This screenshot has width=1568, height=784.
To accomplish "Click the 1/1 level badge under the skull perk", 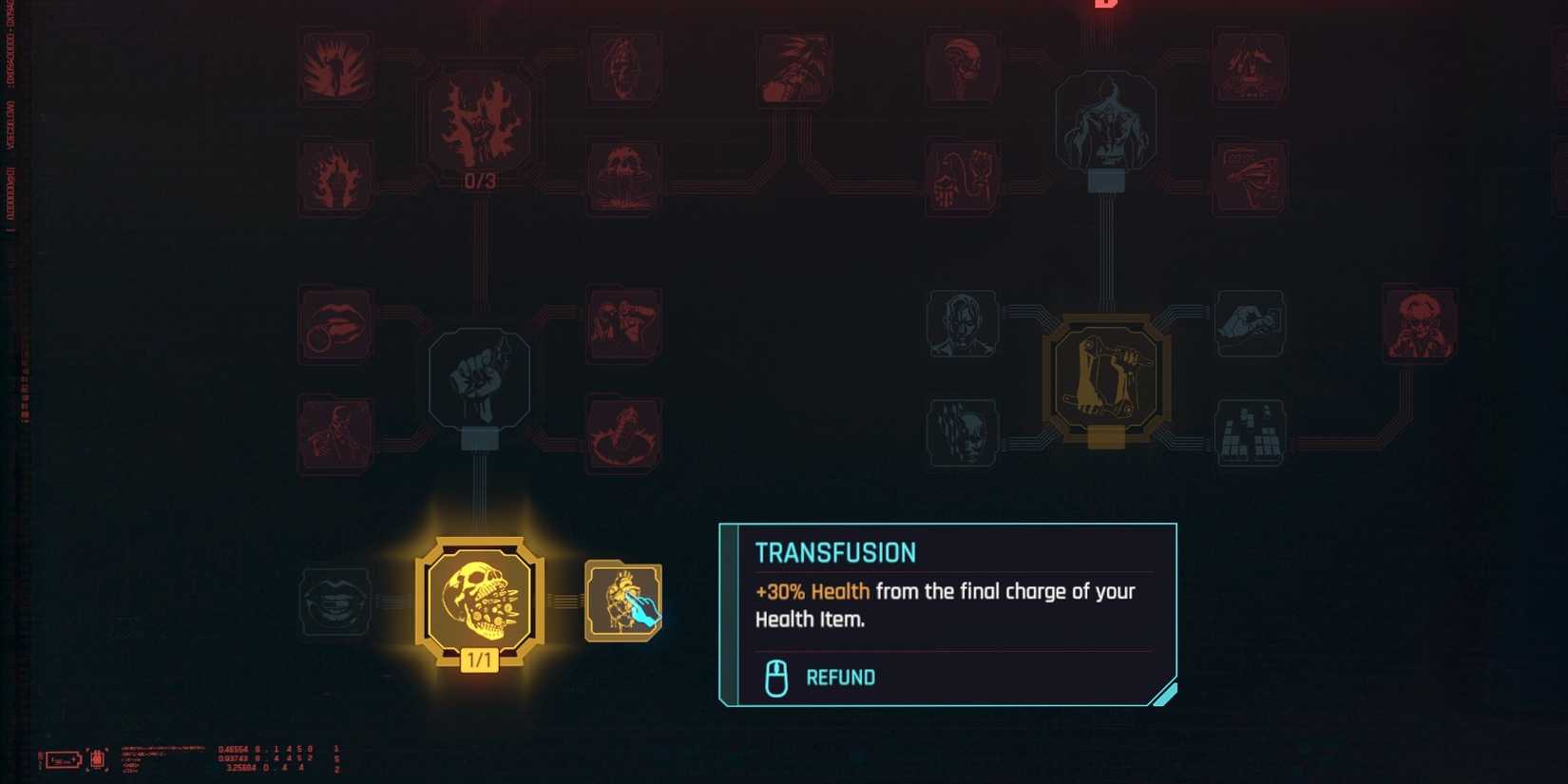I will [479, 659].
